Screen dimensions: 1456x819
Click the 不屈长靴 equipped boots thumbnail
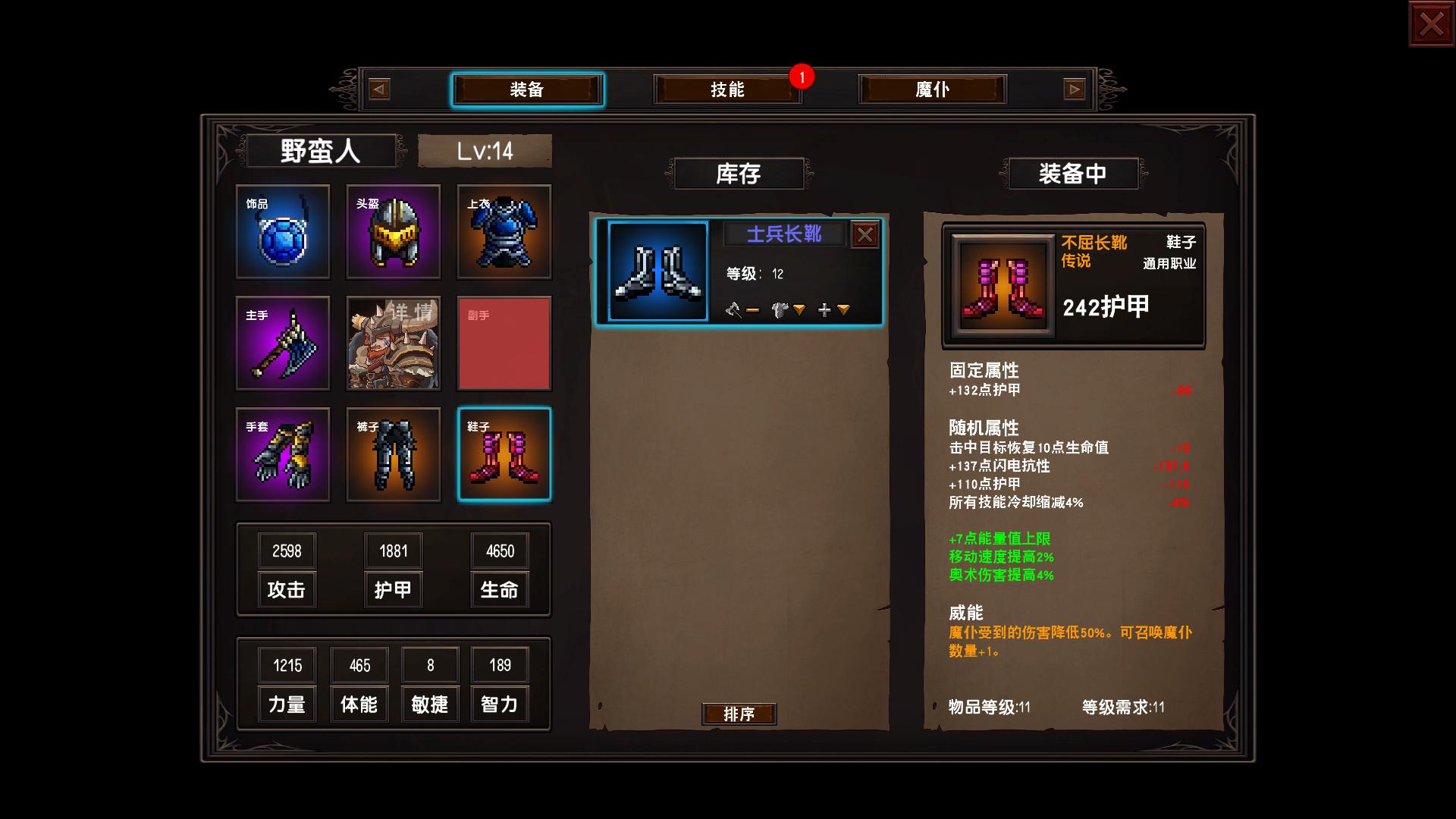point(1003,284)
